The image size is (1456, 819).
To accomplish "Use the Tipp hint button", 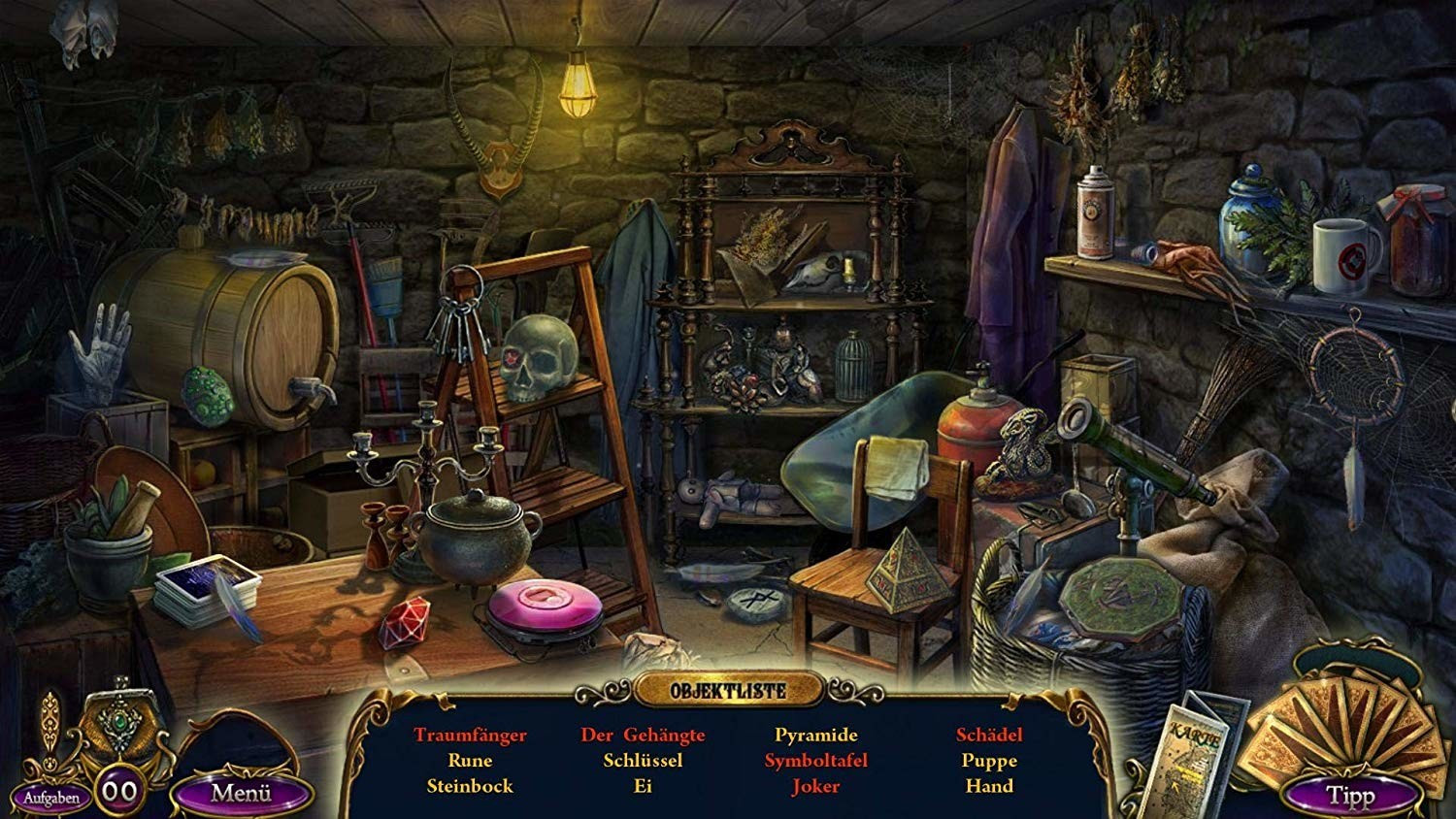I will click(1349, 796).
